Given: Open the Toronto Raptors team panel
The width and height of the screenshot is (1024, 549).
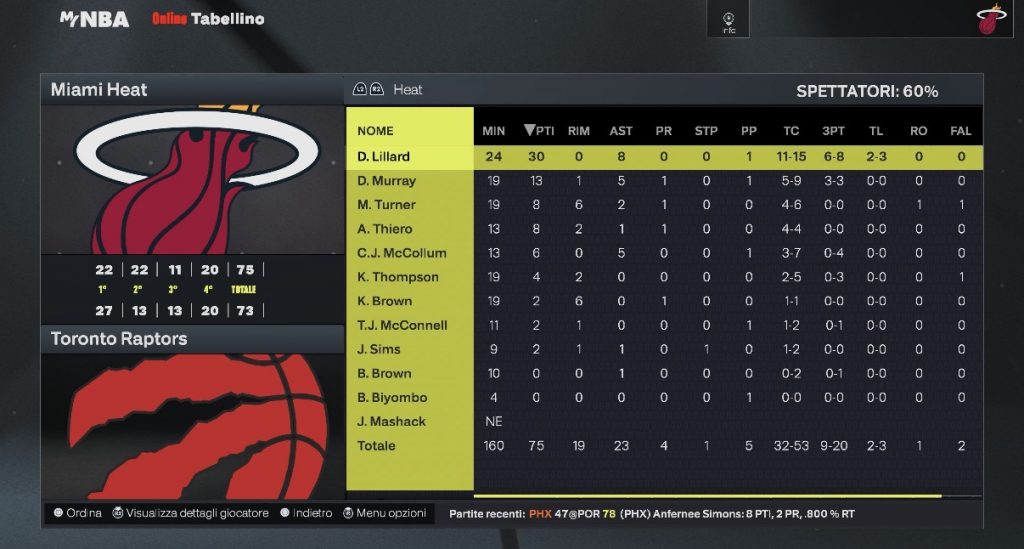Looking at the screenshot, I should [x=119, y=339].
